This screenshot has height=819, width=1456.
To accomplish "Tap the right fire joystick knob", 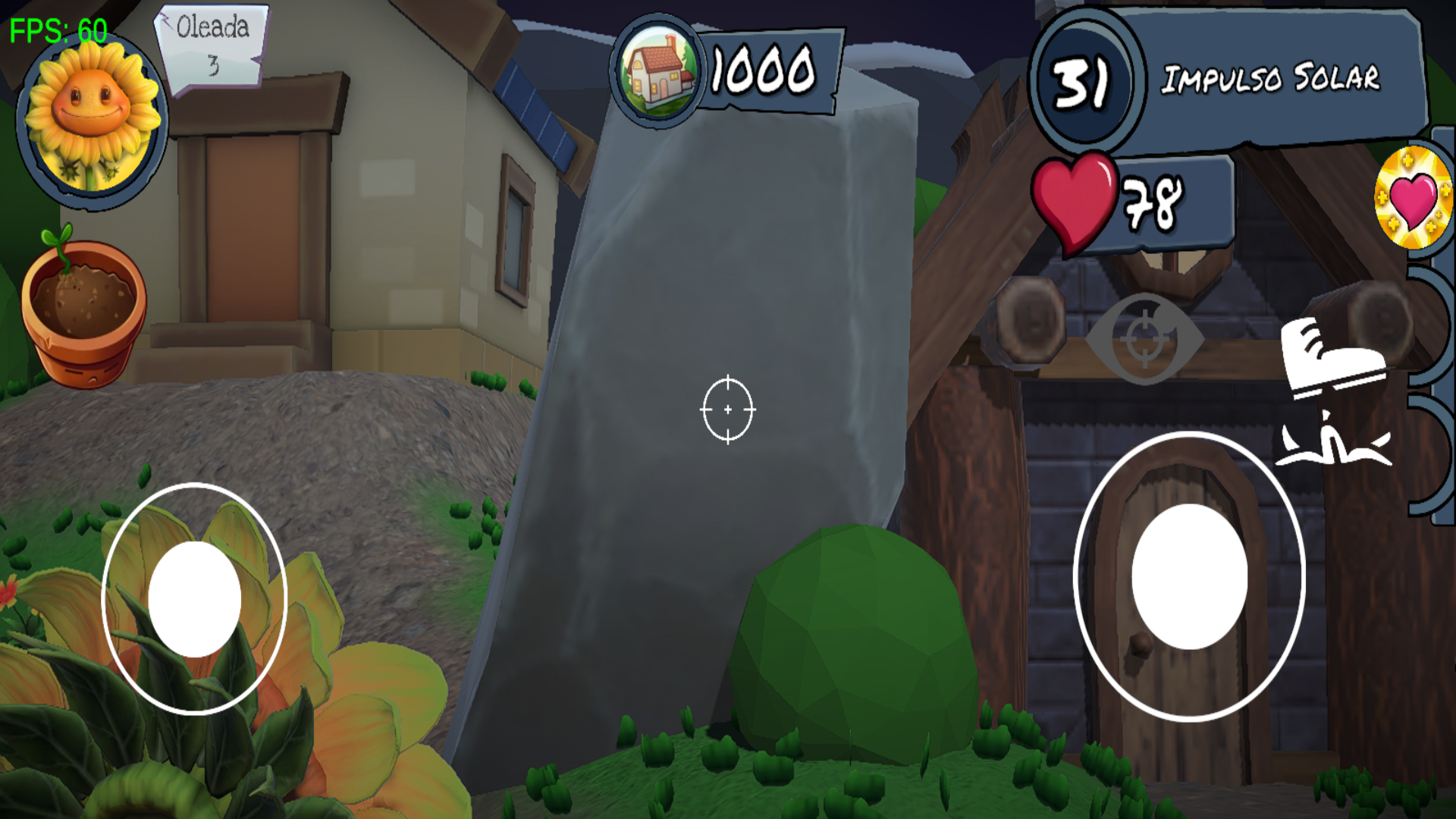I will pos(1189,577).
